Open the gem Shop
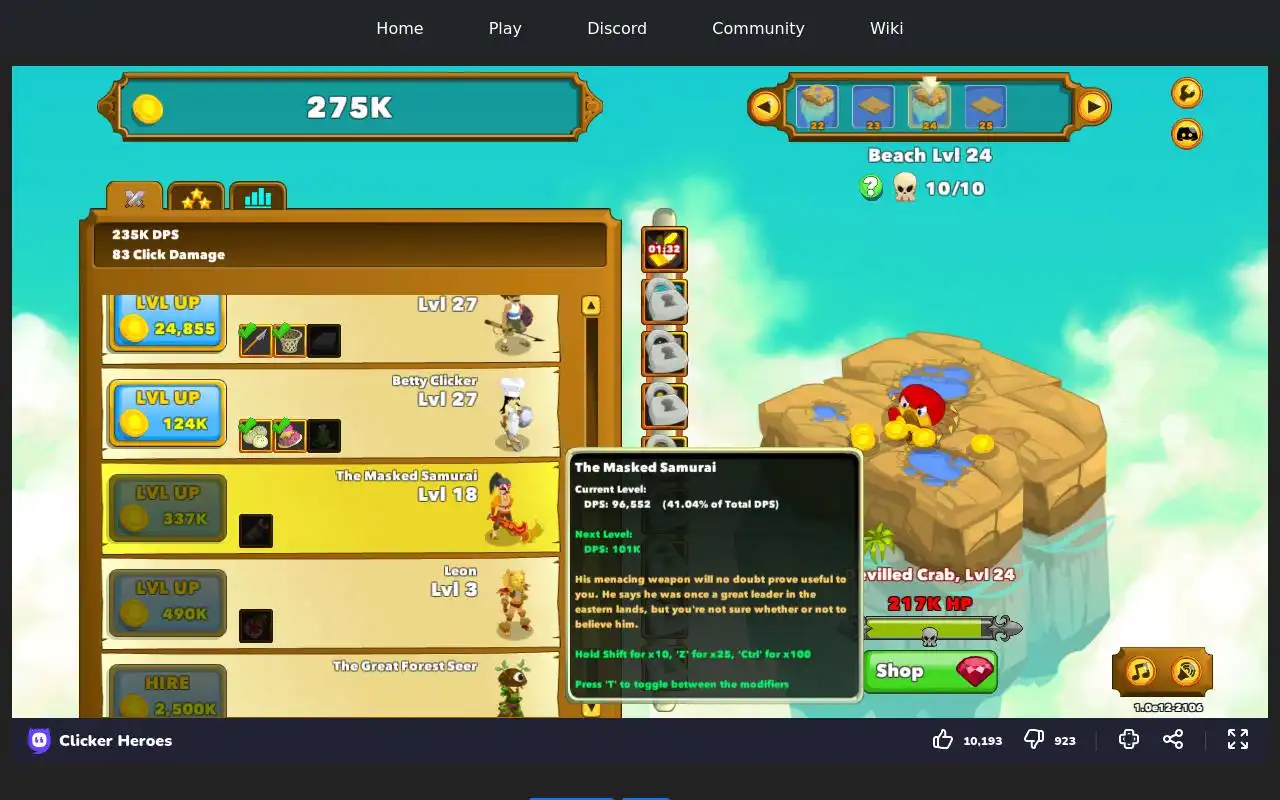Viewport: 1280px width, 800px height. pos(930,671)
